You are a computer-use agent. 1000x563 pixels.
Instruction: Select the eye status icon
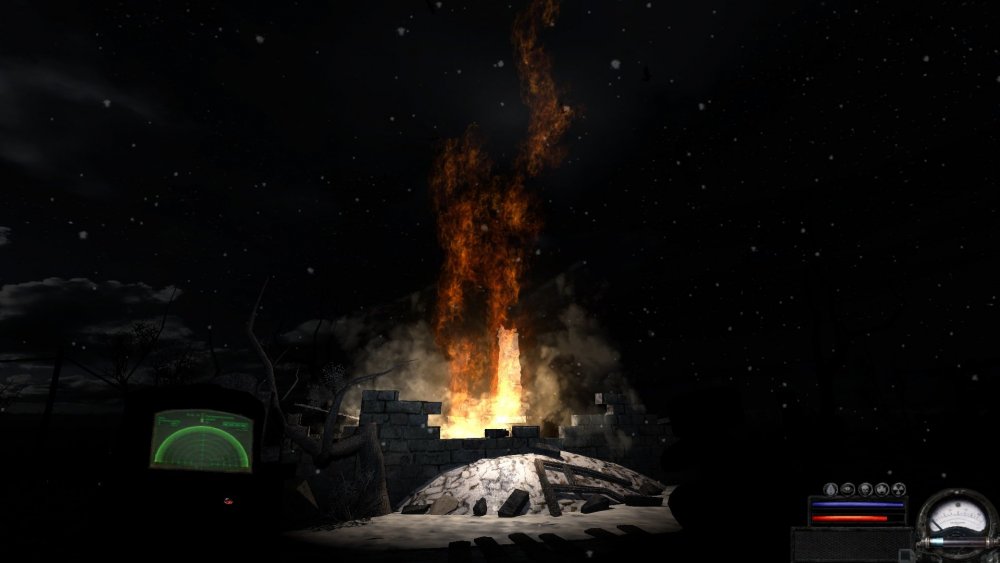coord(847,489)
